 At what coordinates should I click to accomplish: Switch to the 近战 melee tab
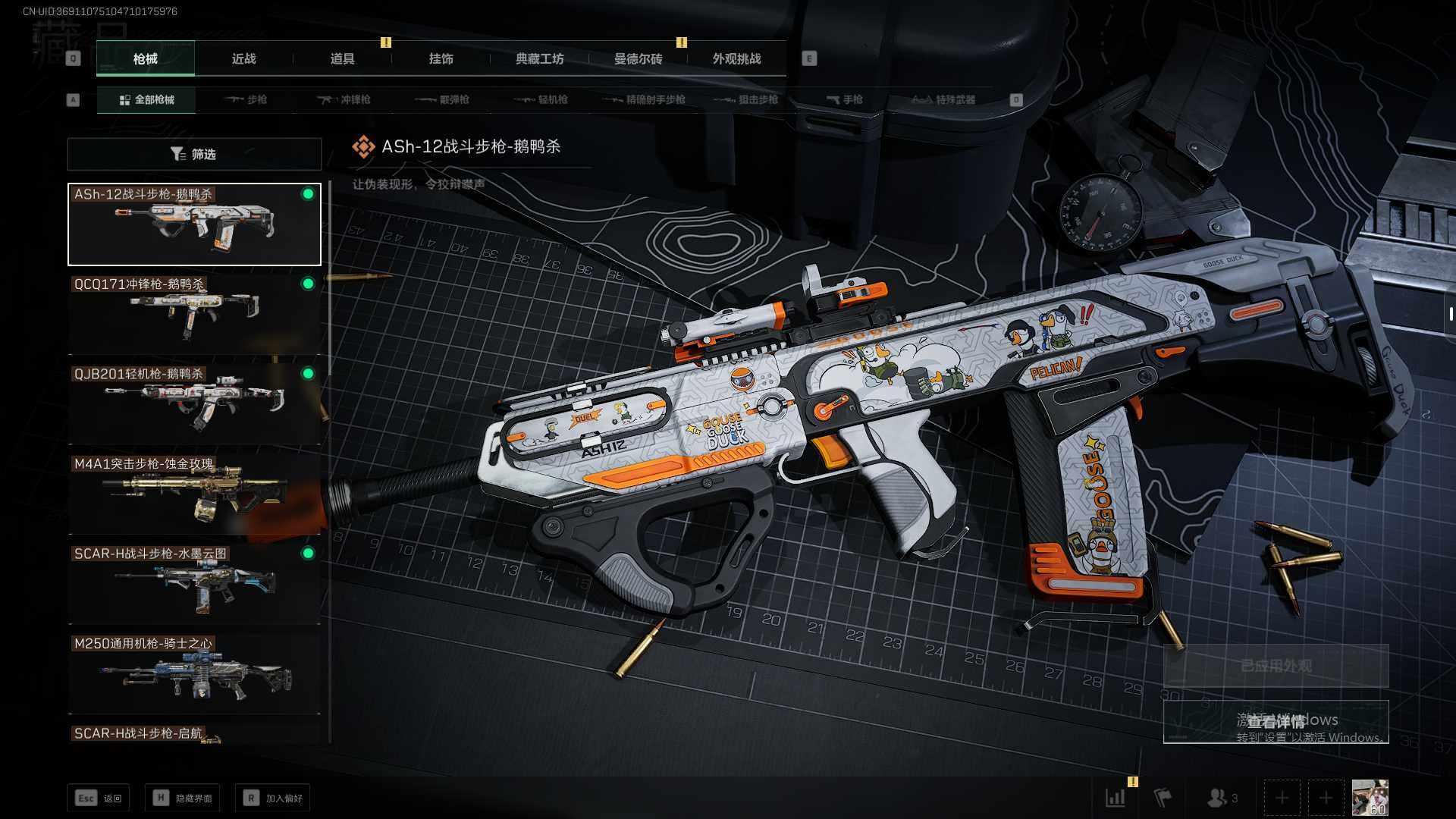pyautogui.click(x=243, y=59)
